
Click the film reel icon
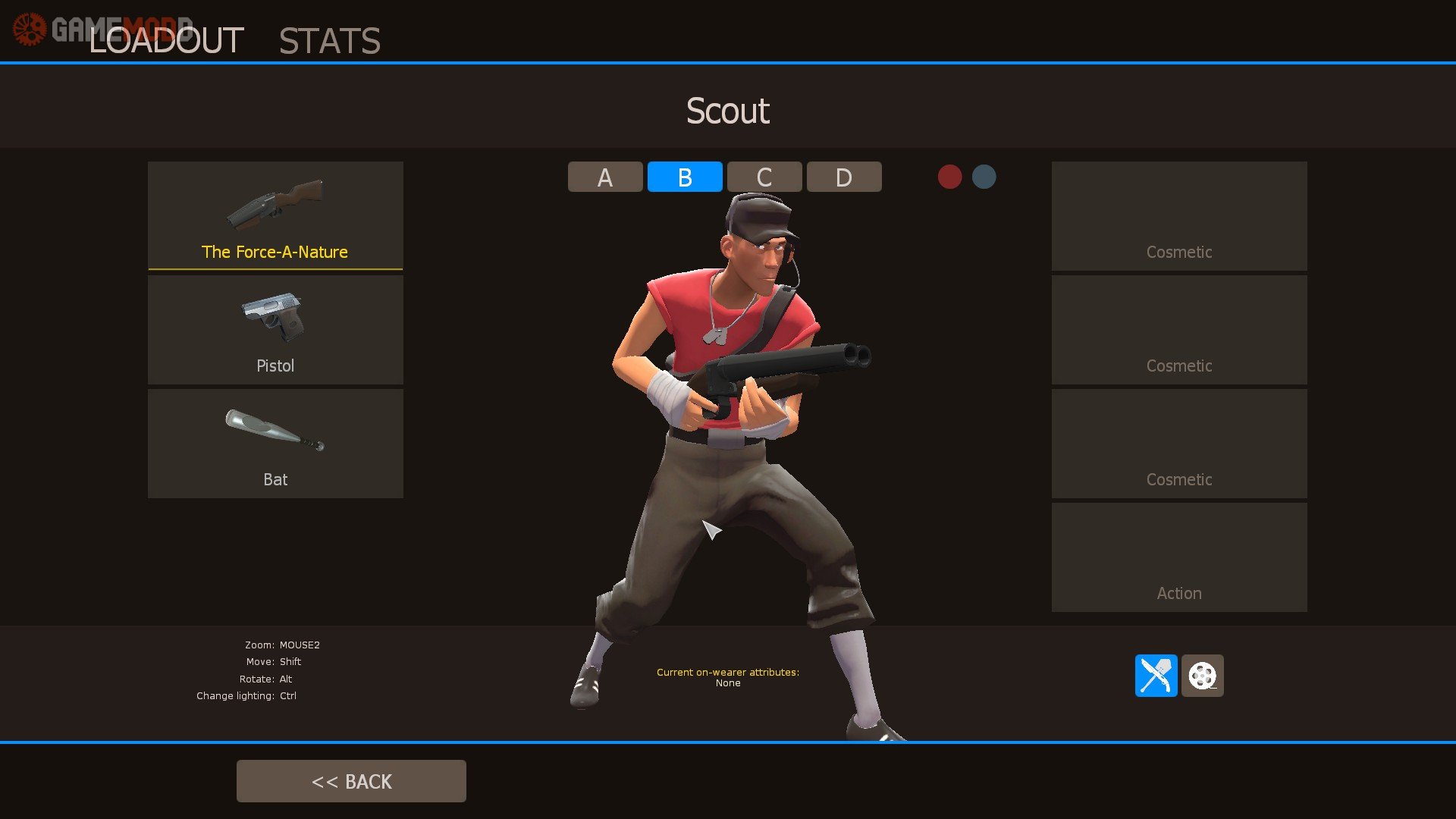tap(1202, 675)
